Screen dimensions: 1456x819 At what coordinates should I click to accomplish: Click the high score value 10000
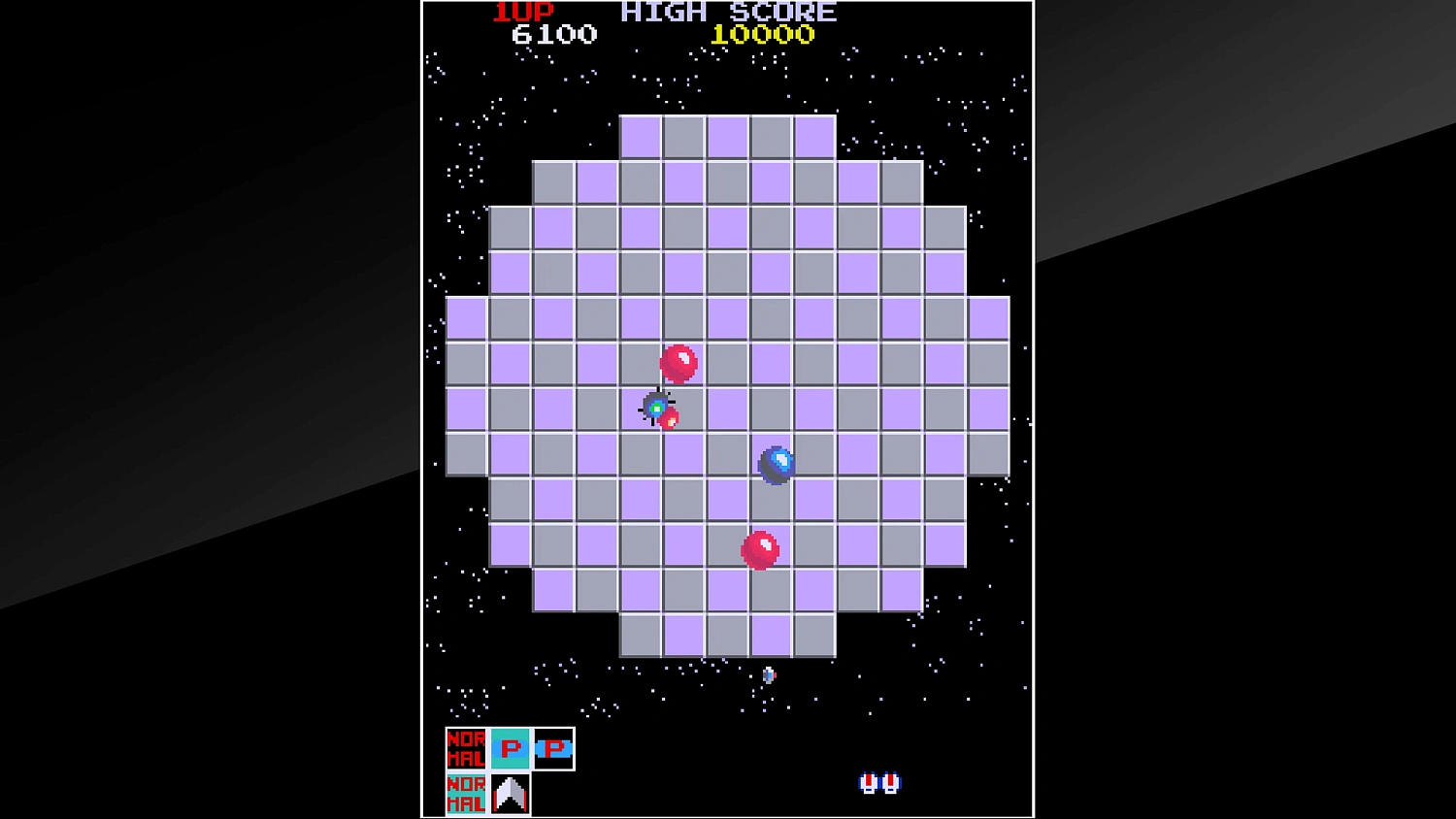(763, 35)
